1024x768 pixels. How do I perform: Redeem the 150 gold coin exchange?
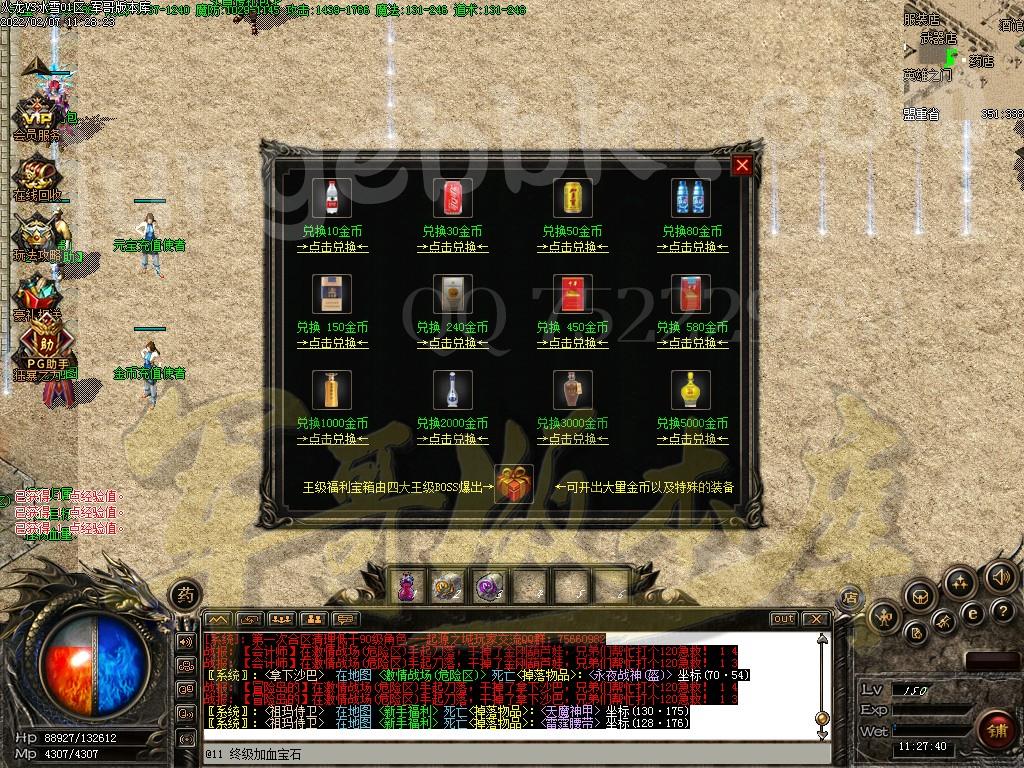[332, 343]
